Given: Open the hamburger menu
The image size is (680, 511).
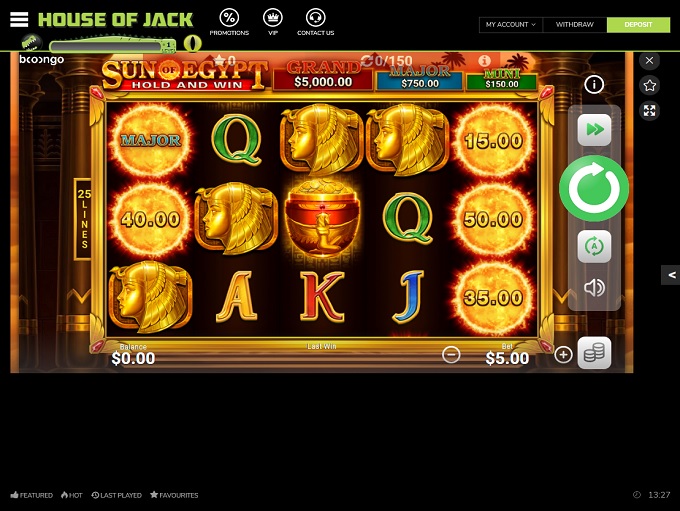Looking at the screenshot, I should 19,20.
